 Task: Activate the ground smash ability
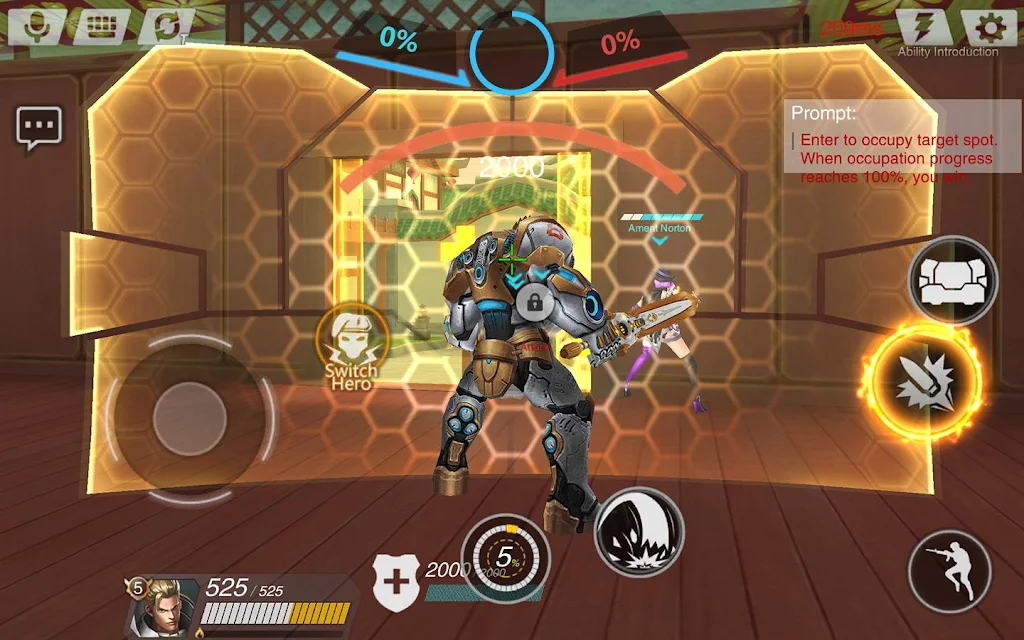pyautogui.click(x=639, y=531)
